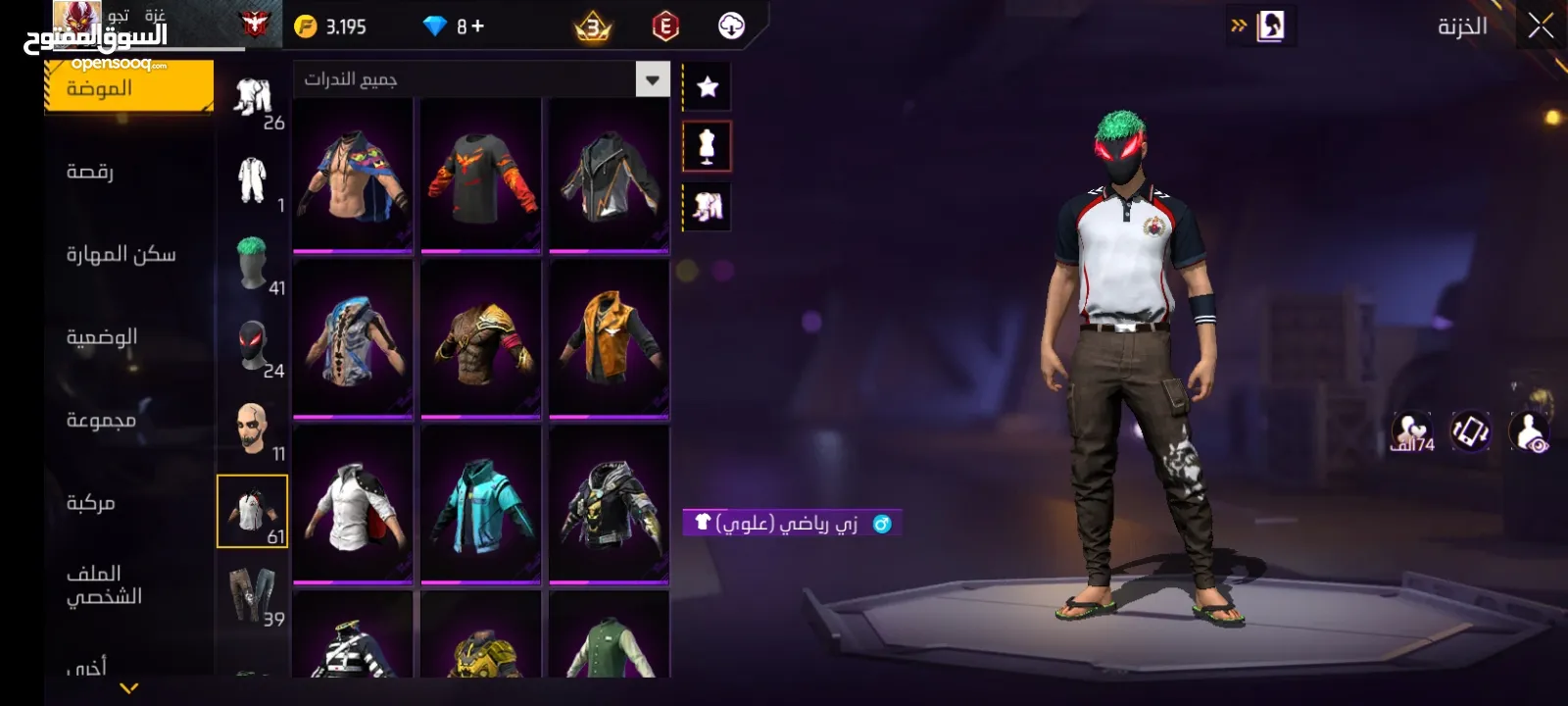Open the rarity filter dropdown
The height and width of the screenshot is (706, 1568).
coord(652,79)
